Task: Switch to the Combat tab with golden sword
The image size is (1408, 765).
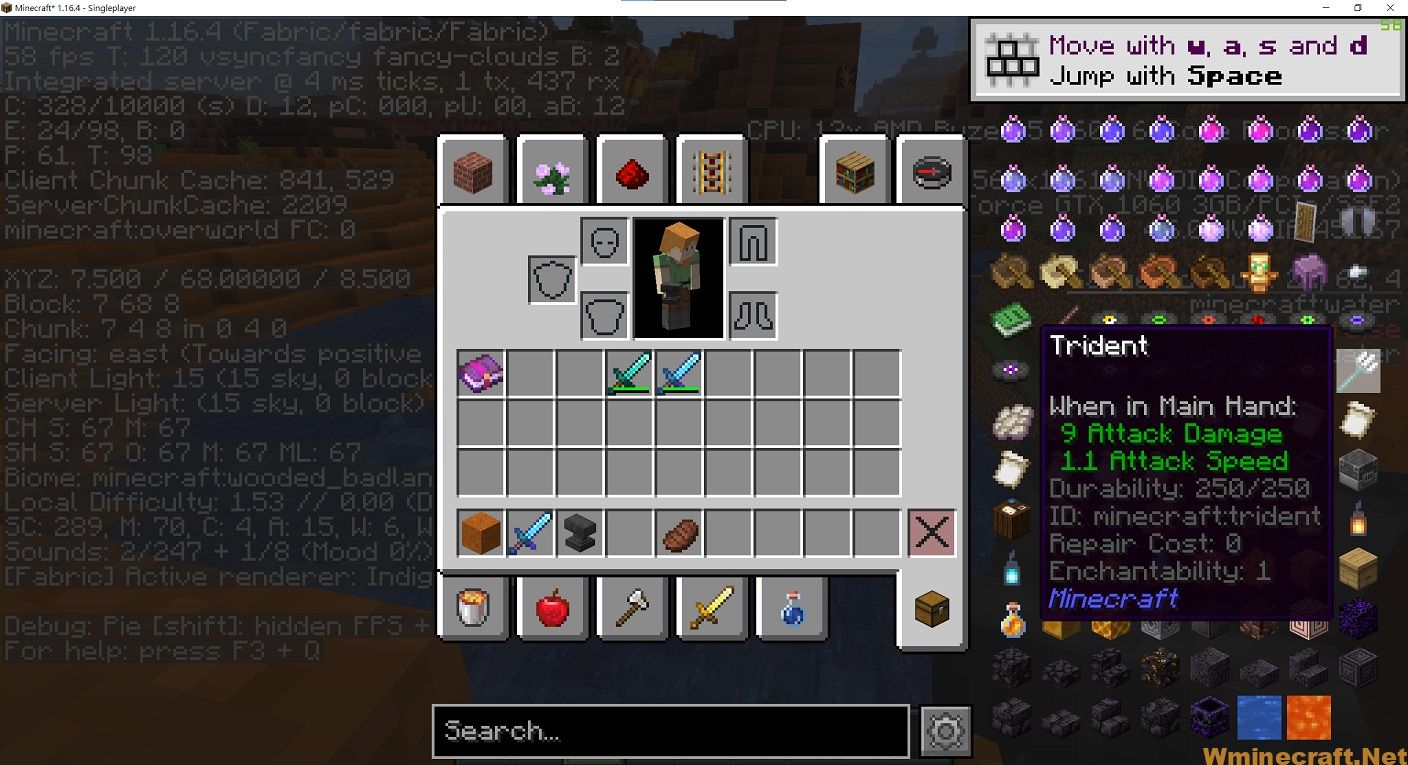Action: point(712,608)
